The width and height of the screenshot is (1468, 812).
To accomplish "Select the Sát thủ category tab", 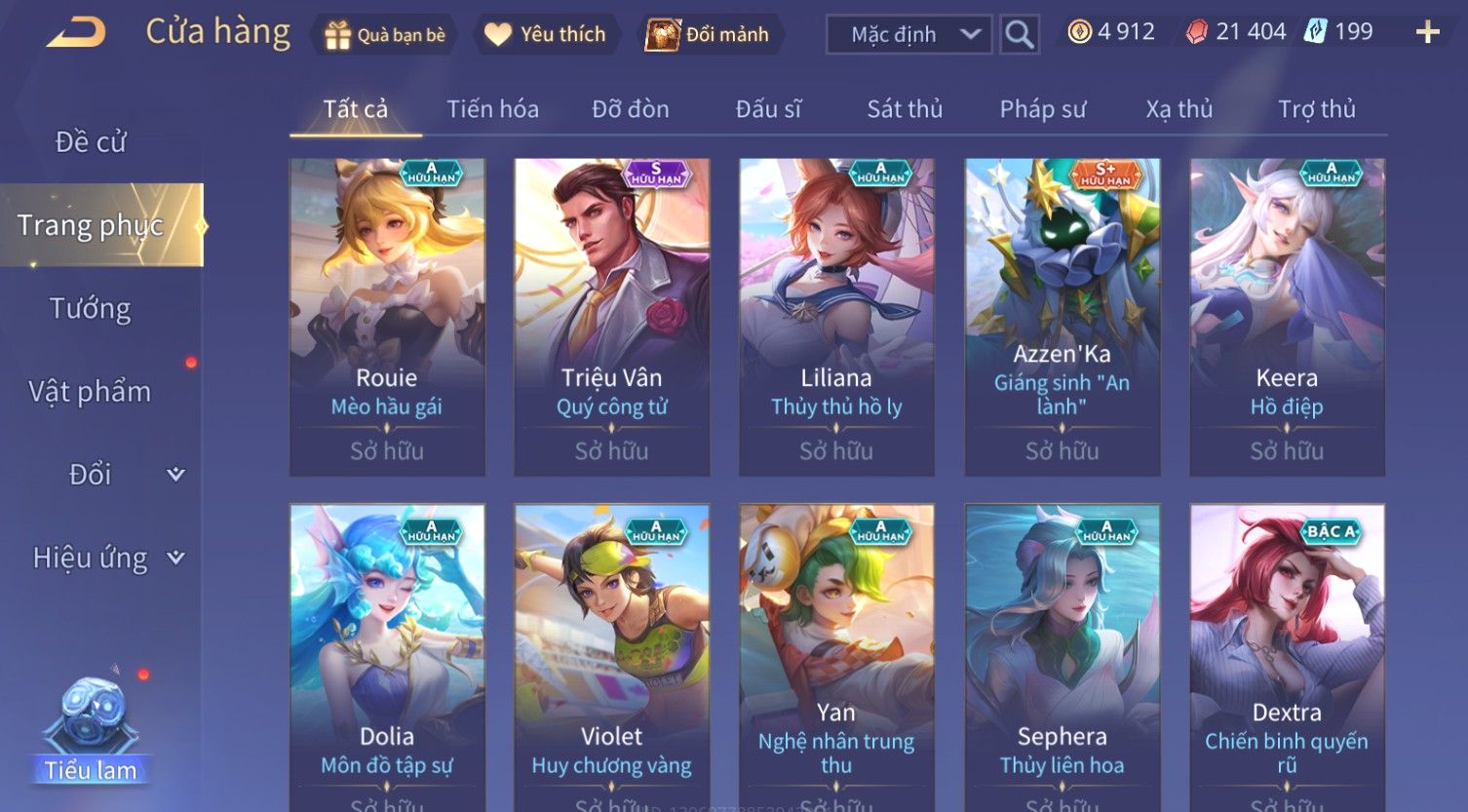I will click(905, 109).
